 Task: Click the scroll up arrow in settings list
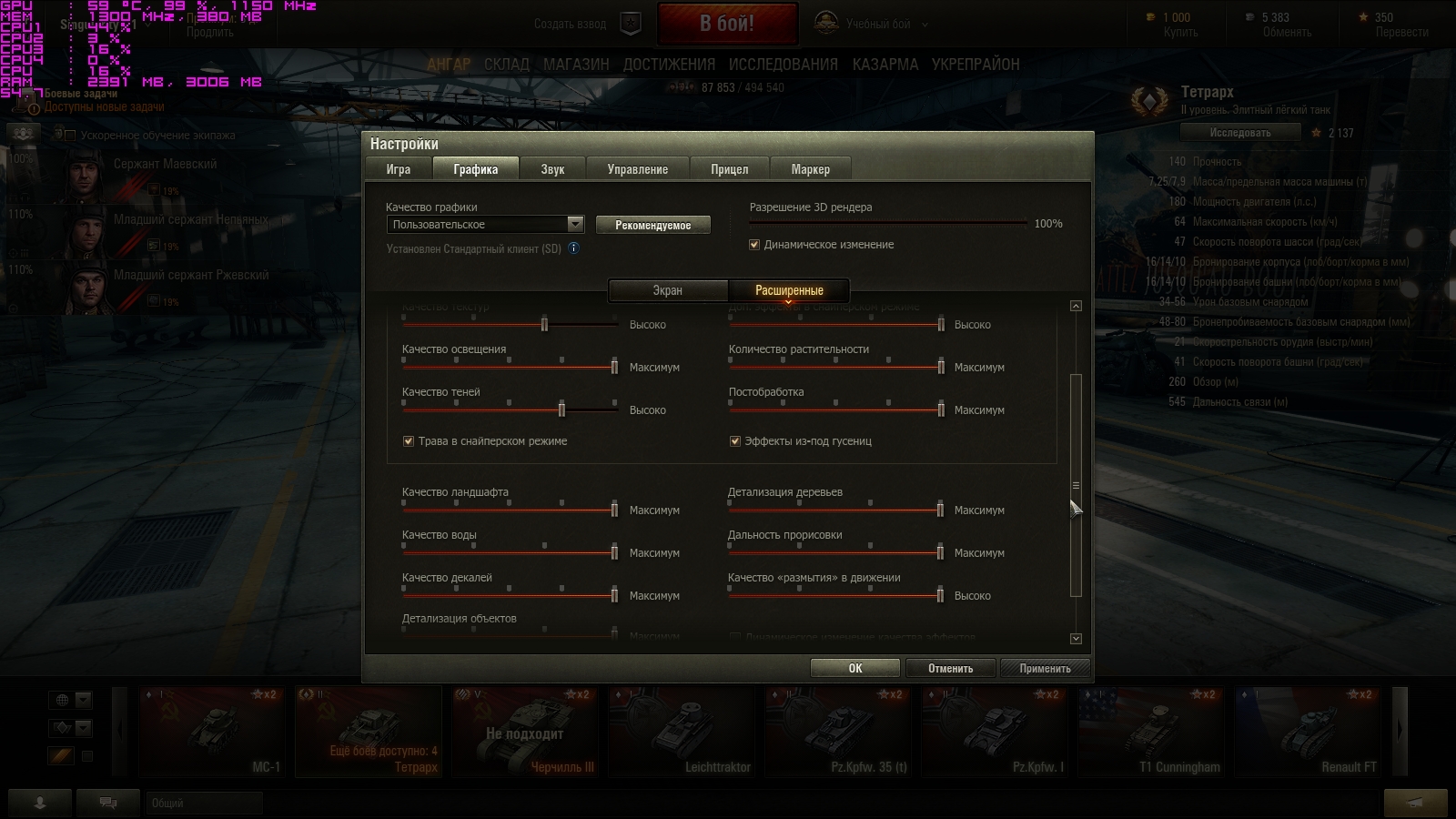click(x=1076, y=306)
